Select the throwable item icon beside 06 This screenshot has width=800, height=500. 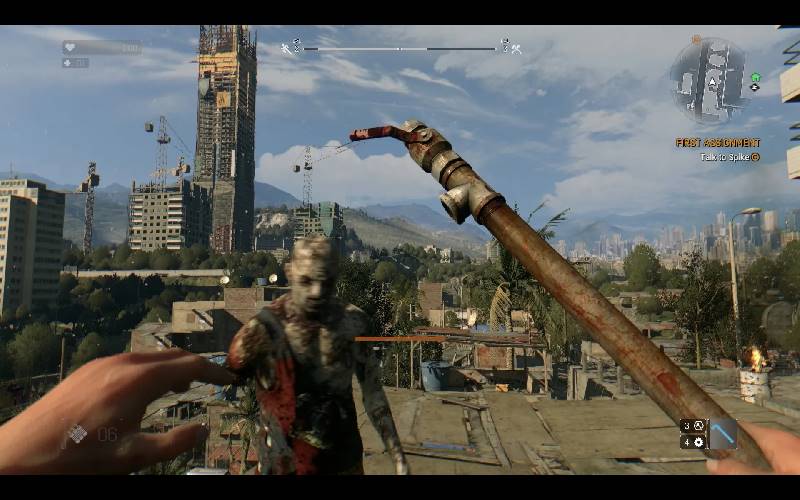pos(77,434)
